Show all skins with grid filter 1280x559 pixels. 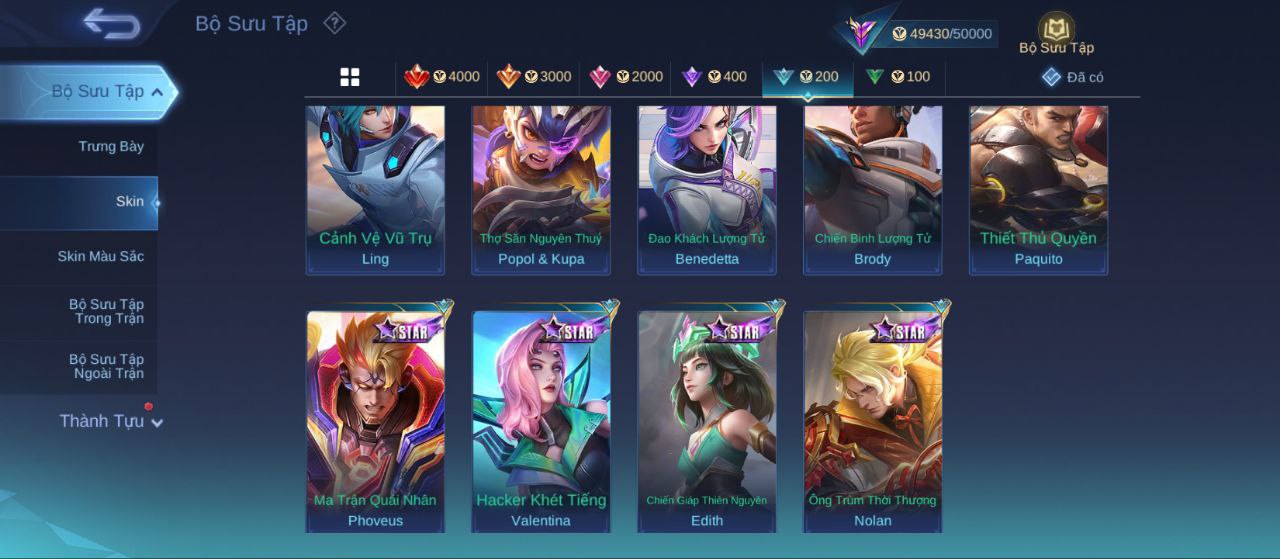[x=350, y=77]
